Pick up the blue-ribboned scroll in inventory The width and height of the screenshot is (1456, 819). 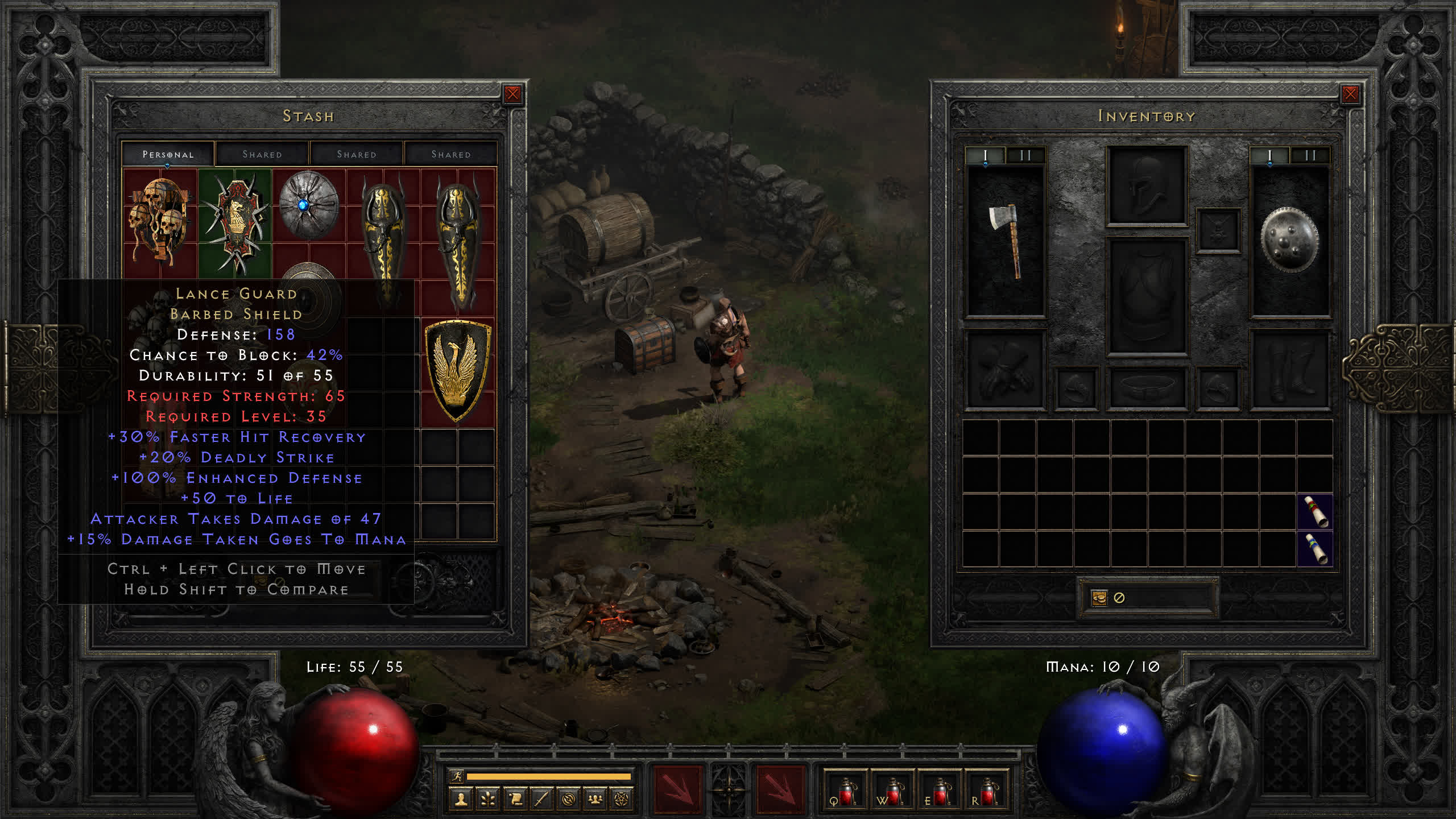click(1315, 548)
